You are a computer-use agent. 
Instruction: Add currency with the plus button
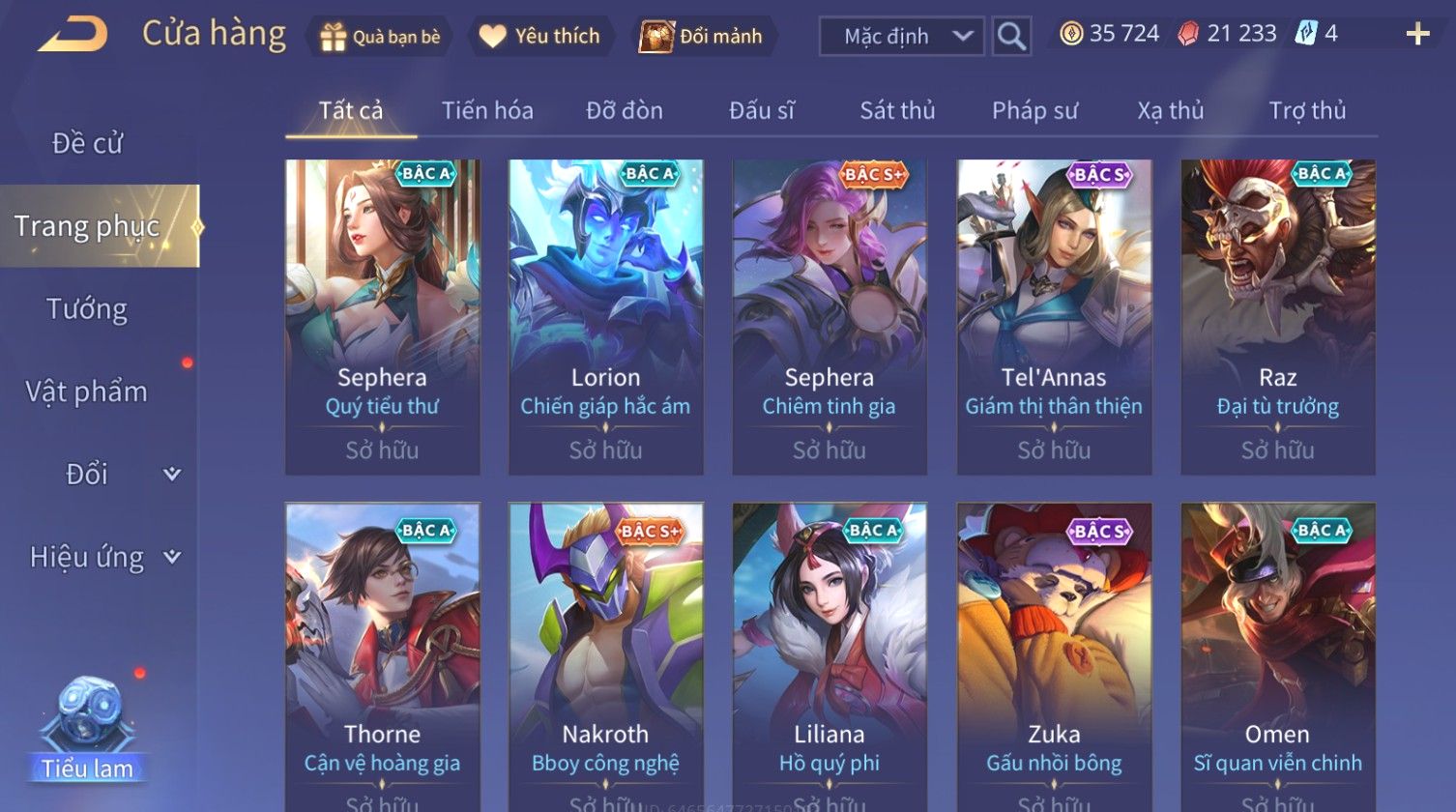click(x=1417, y=35)
